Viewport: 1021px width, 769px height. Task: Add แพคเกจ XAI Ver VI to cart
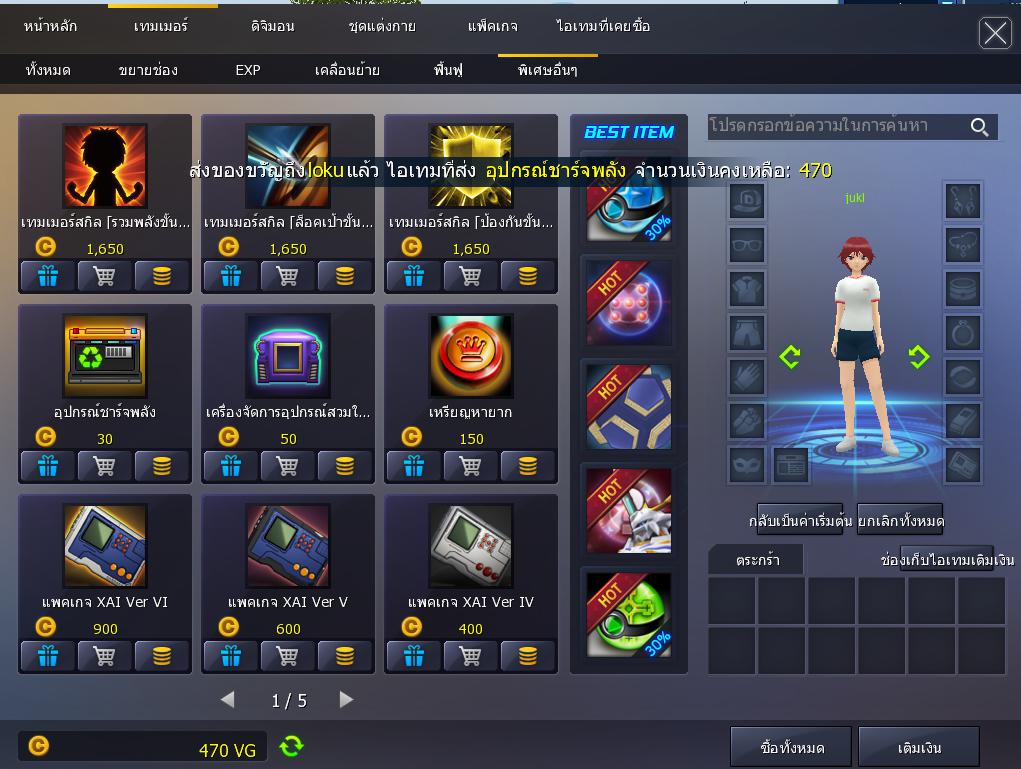click(104, 656)
